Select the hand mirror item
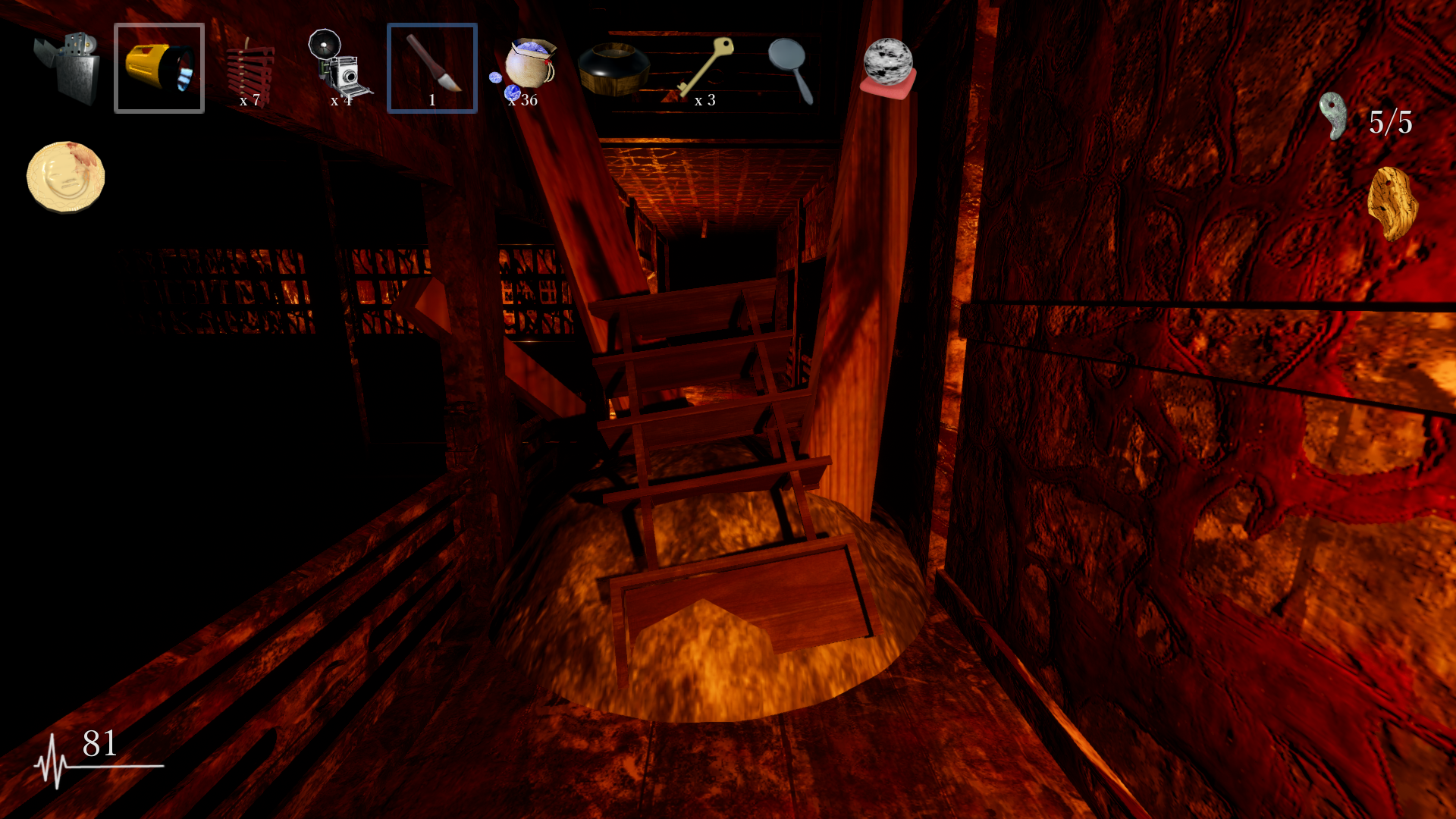This screenshot has width=1456, height=819. pyautogui.click(x=791, y=70)
